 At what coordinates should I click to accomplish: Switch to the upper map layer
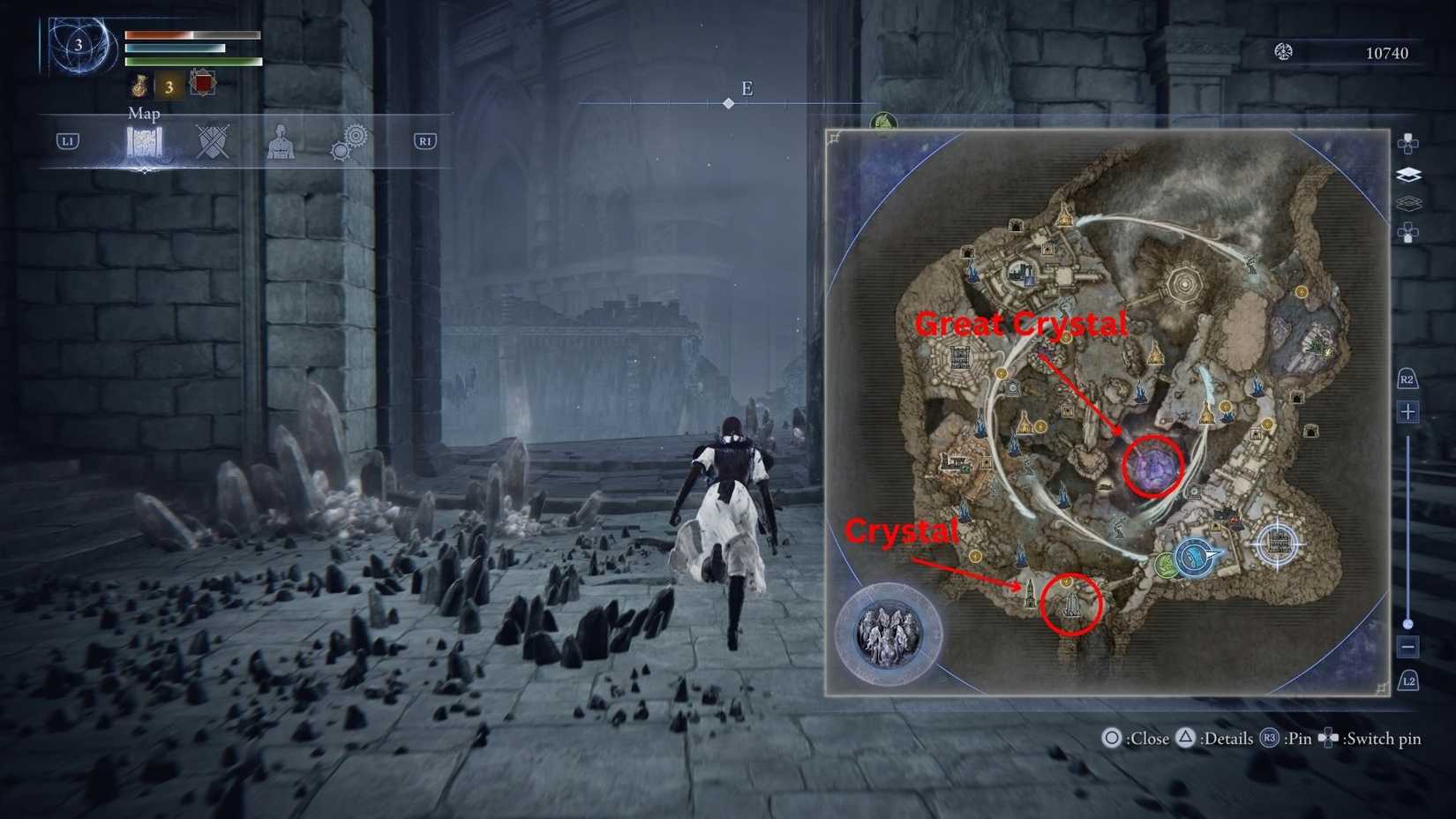click(1408, 174)
